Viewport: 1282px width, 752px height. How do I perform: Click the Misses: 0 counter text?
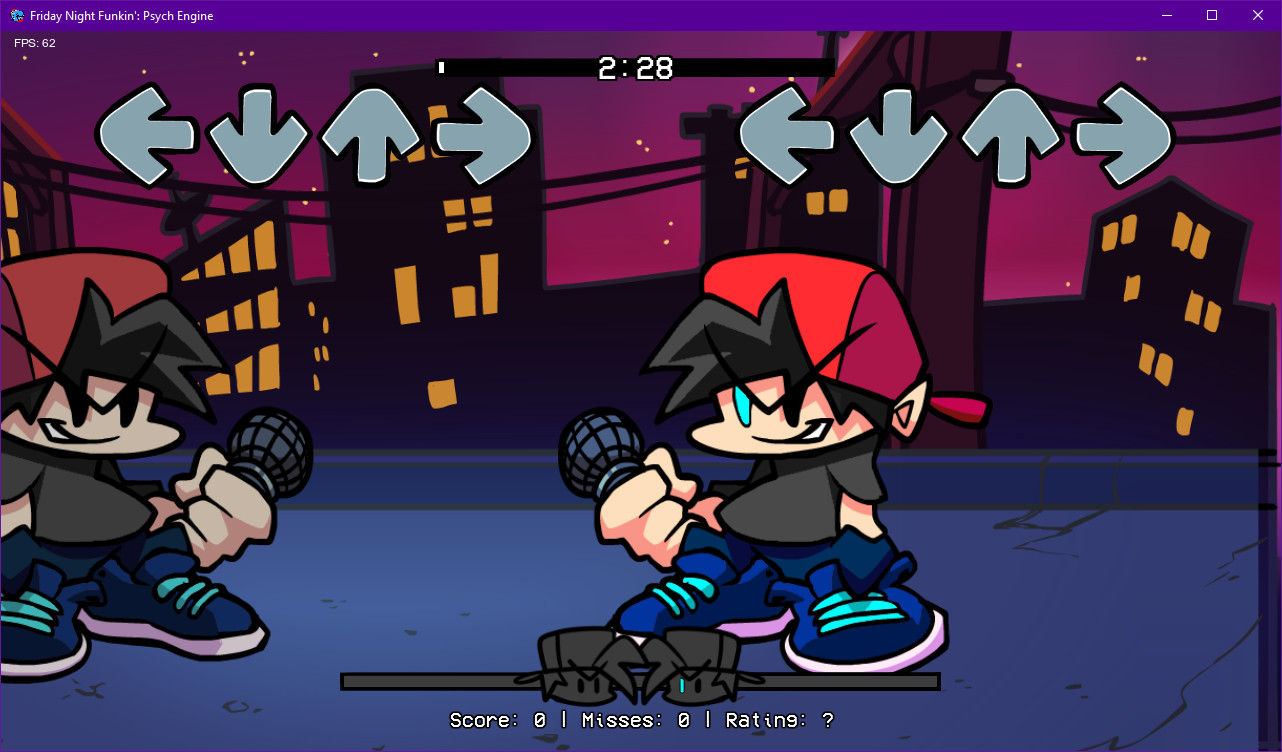click(x=640, y=720)
